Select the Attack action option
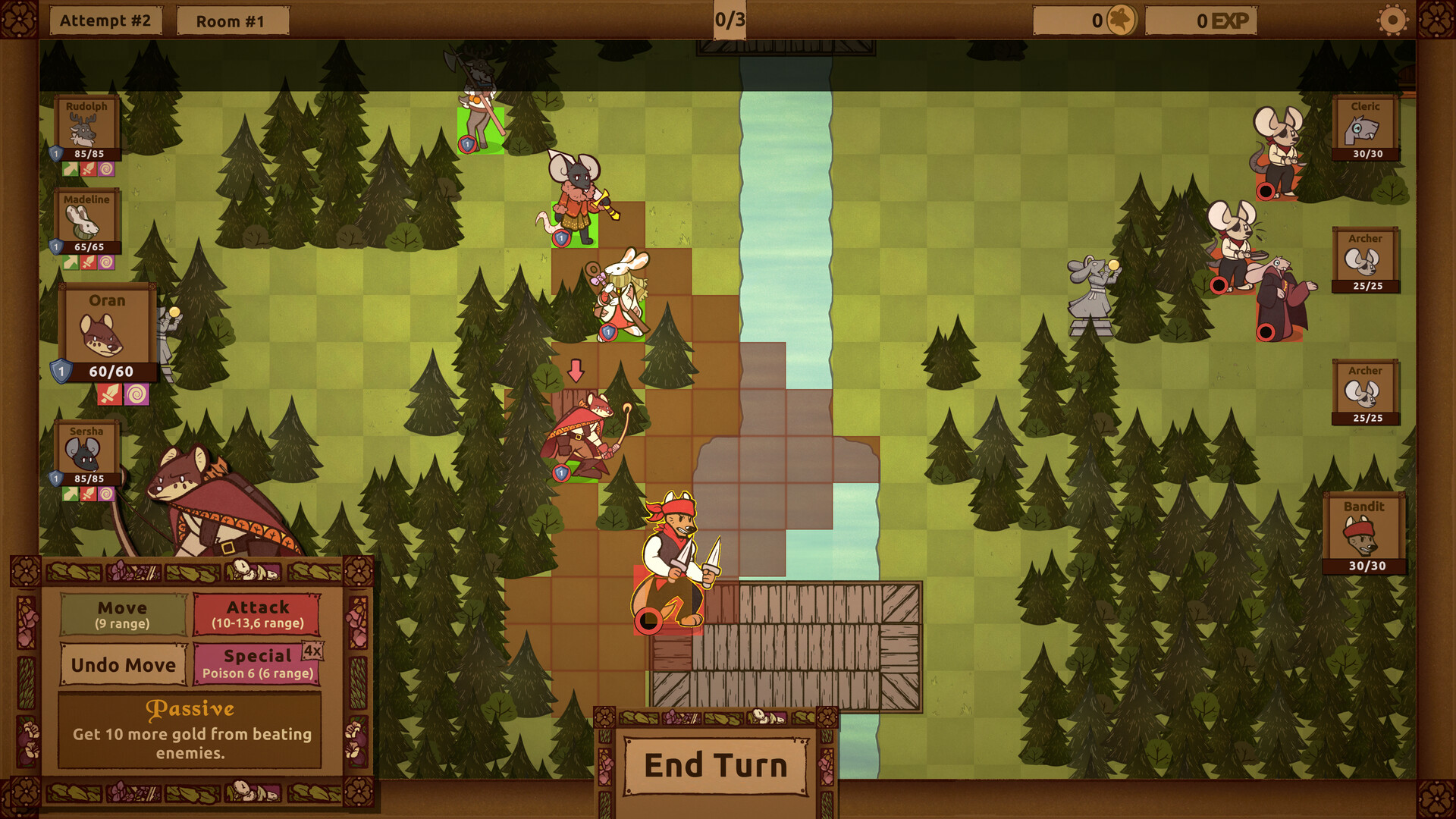Image resolution: width=1456 pixels, height=819 pixels. (x=259, y=615)
